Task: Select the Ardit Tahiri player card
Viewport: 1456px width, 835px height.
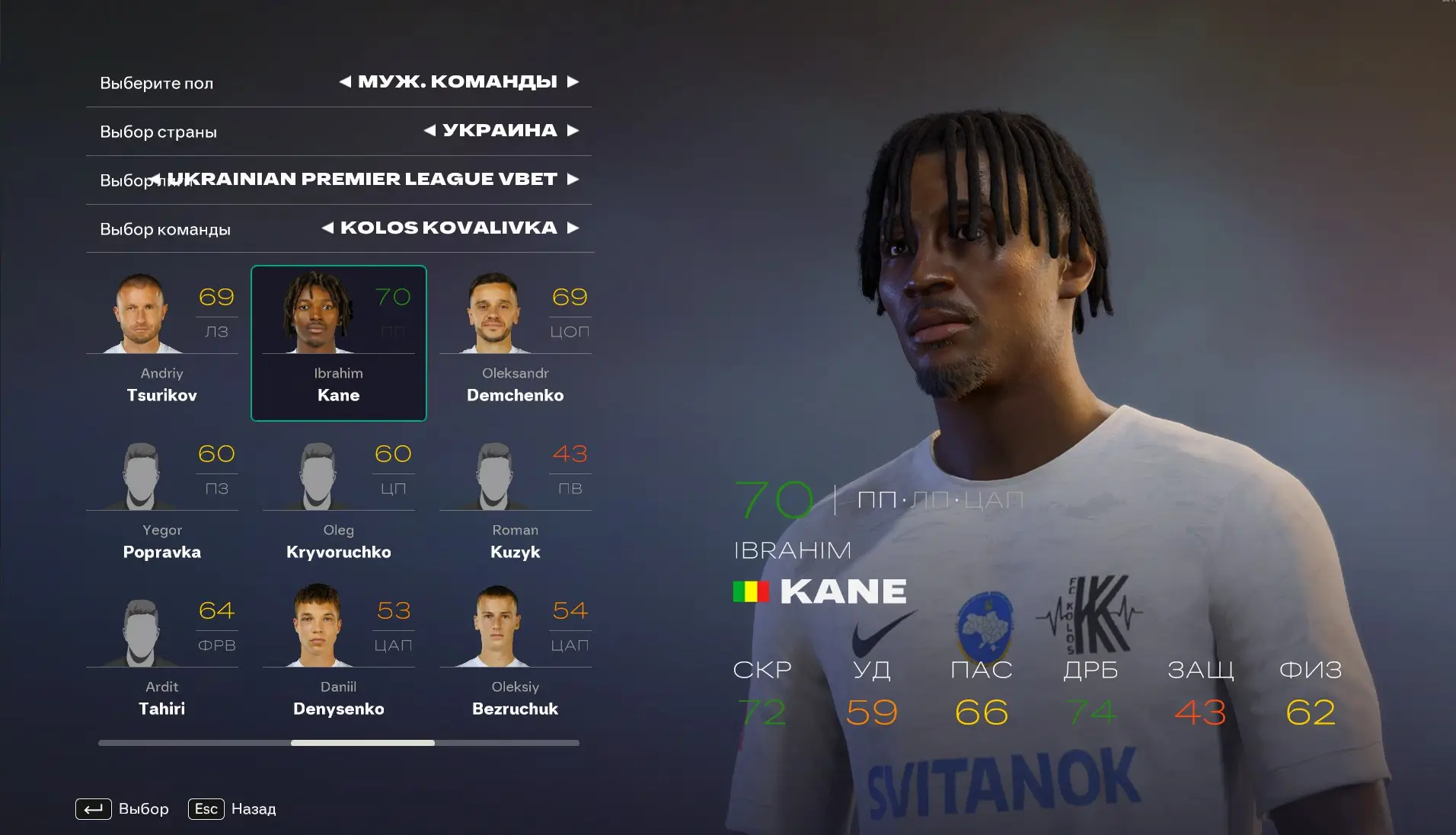Action: [x=162, y=656]
